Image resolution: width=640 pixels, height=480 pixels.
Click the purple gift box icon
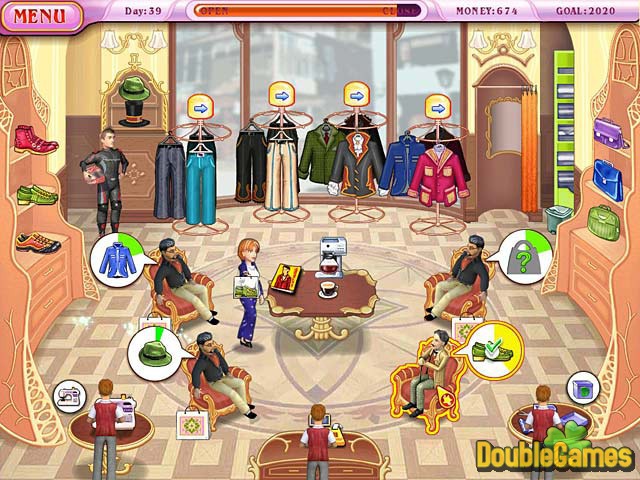pyautogui.click(x=584, y=388)
